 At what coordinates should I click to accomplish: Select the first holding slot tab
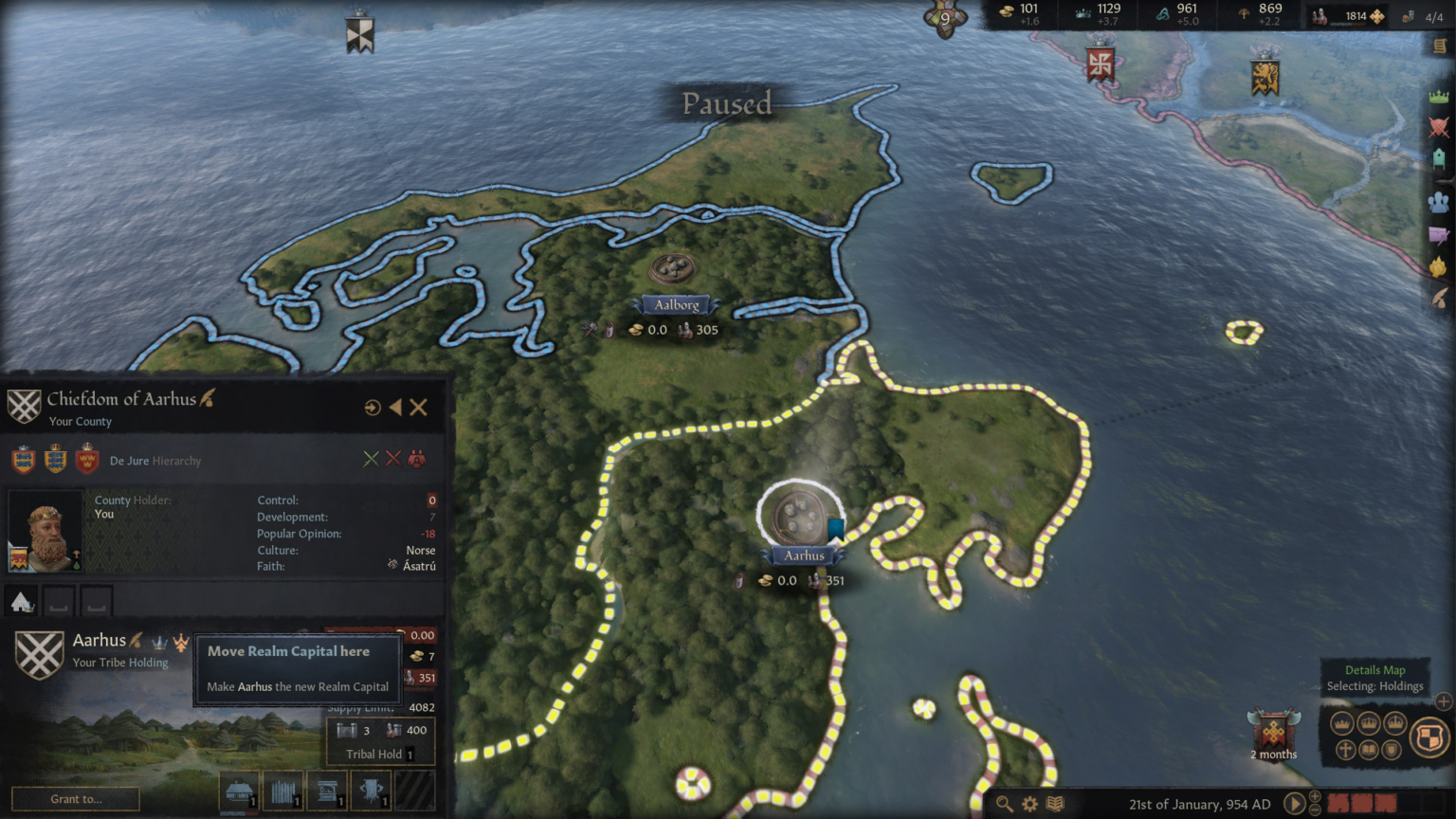(20, 600)
